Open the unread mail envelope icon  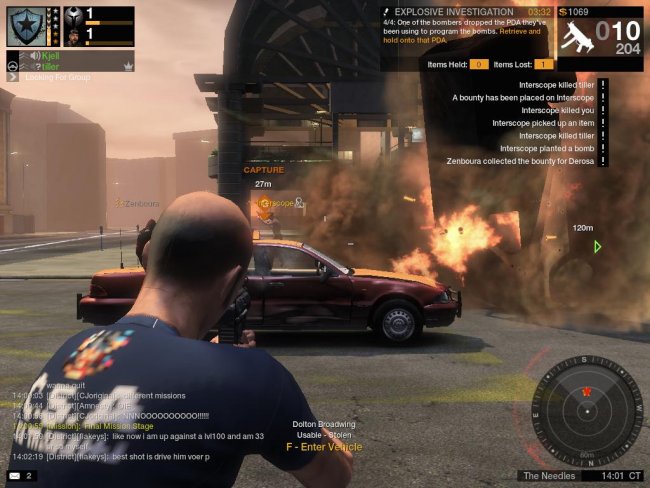tap(14, 475)
